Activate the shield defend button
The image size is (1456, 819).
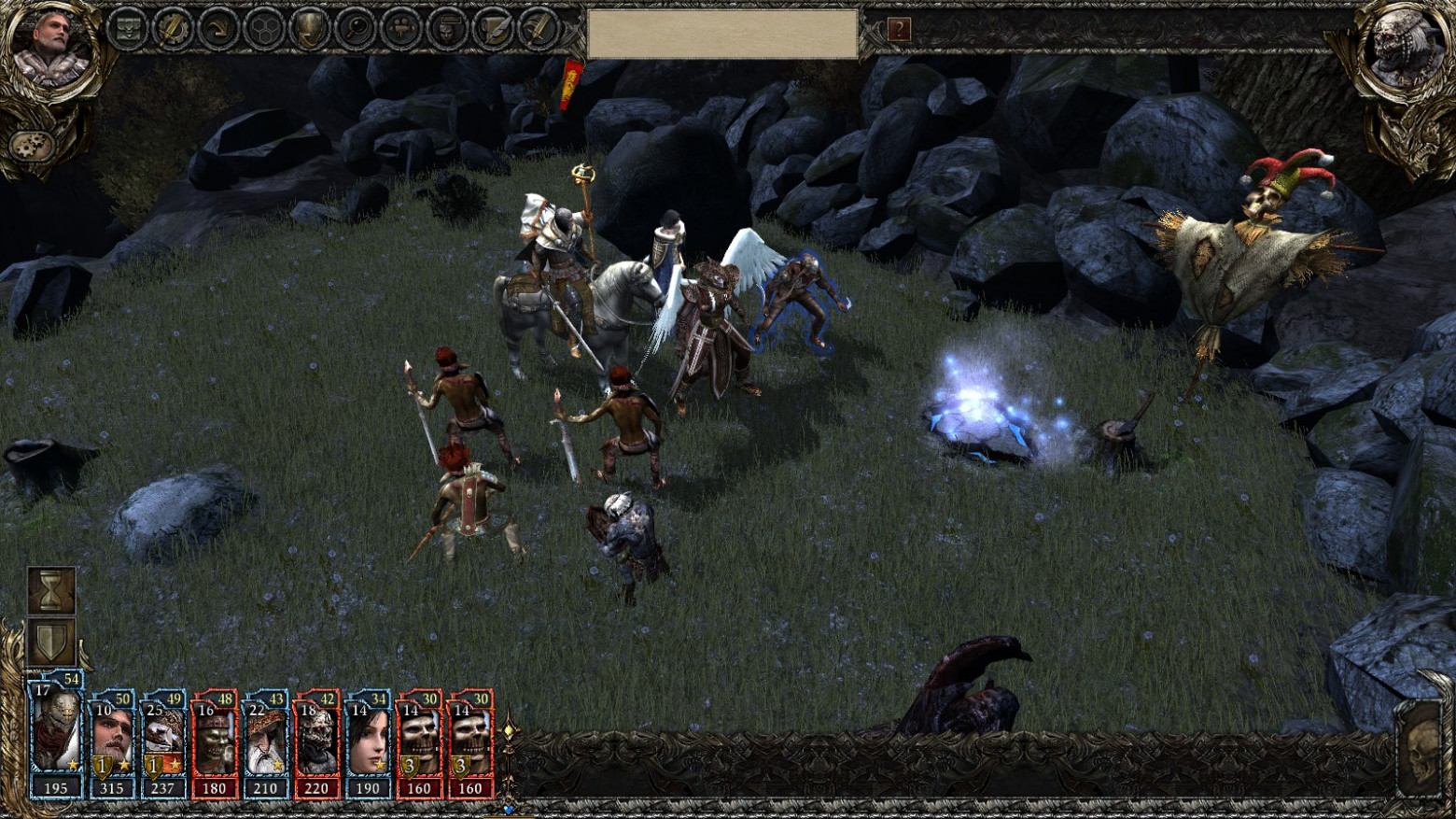[51, 642]
